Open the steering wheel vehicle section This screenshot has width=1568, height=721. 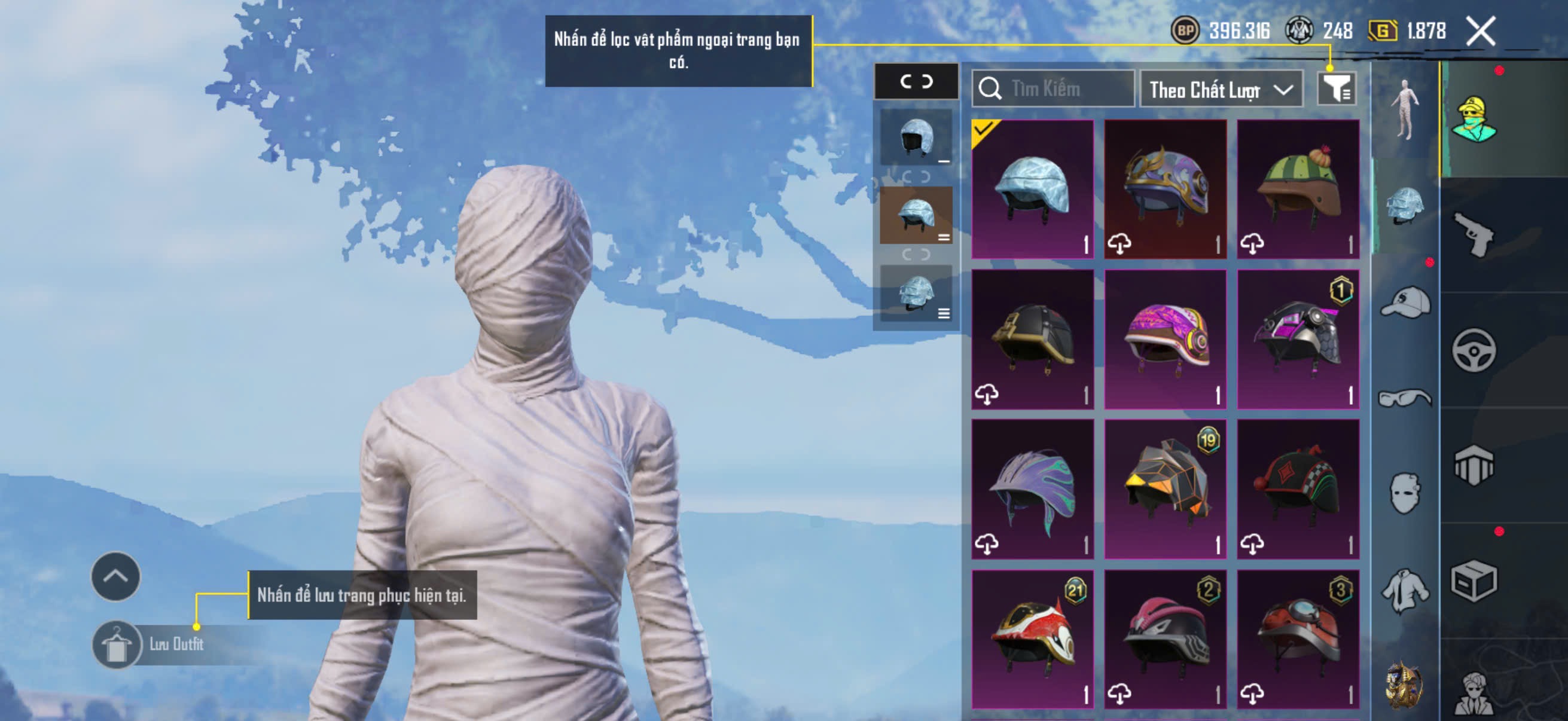(x=1474, y=350)
